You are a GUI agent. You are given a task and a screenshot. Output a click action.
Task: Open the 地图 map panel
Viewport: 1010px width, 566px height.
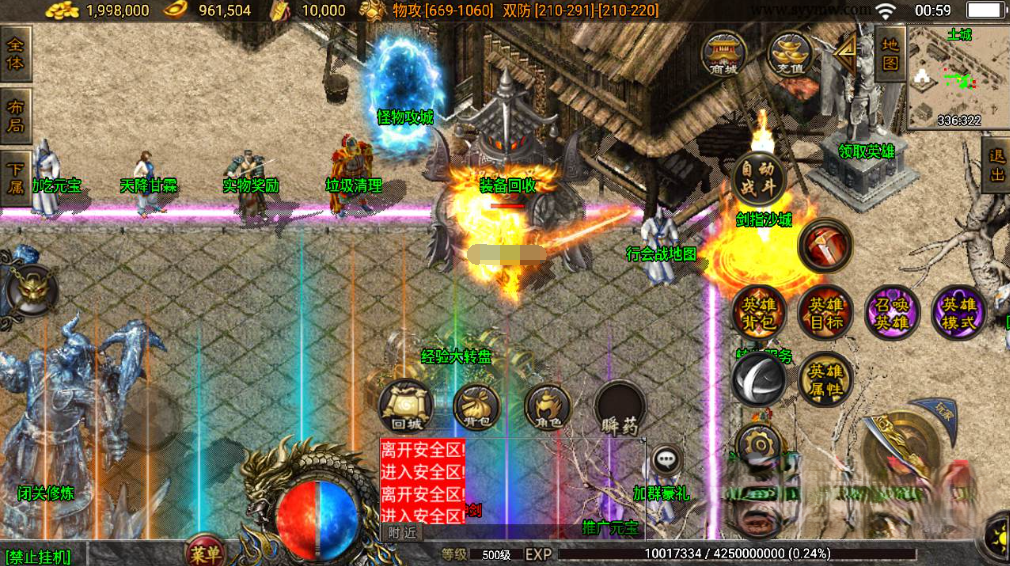pos(890,54)
